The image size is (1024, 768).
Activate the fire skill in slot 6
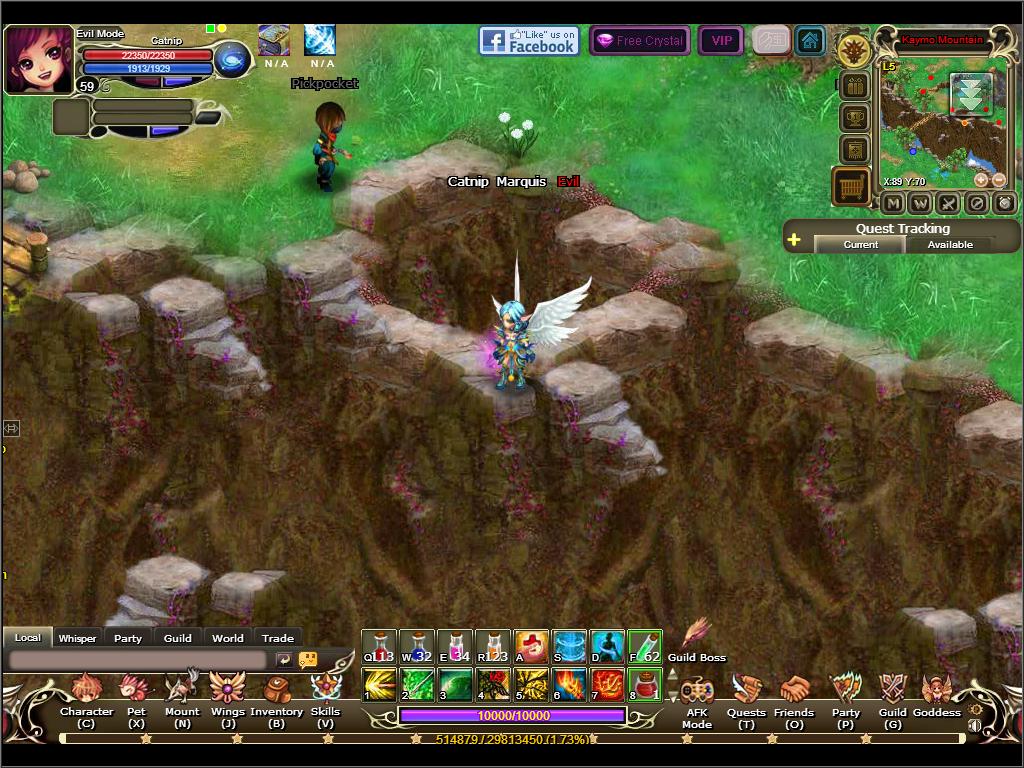pyautogui.click(x=570, y=684)
